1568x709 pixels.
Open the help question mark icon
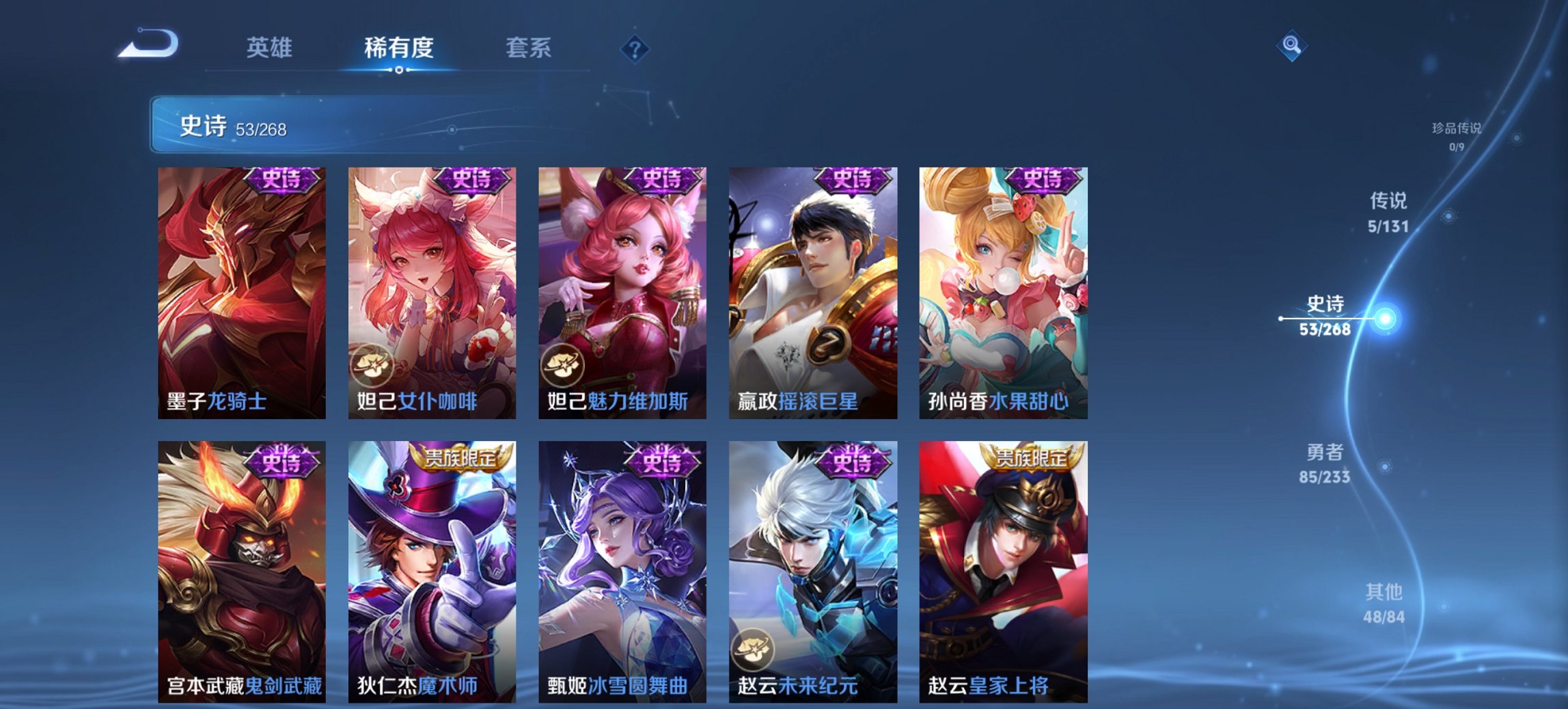coord(634,48)
